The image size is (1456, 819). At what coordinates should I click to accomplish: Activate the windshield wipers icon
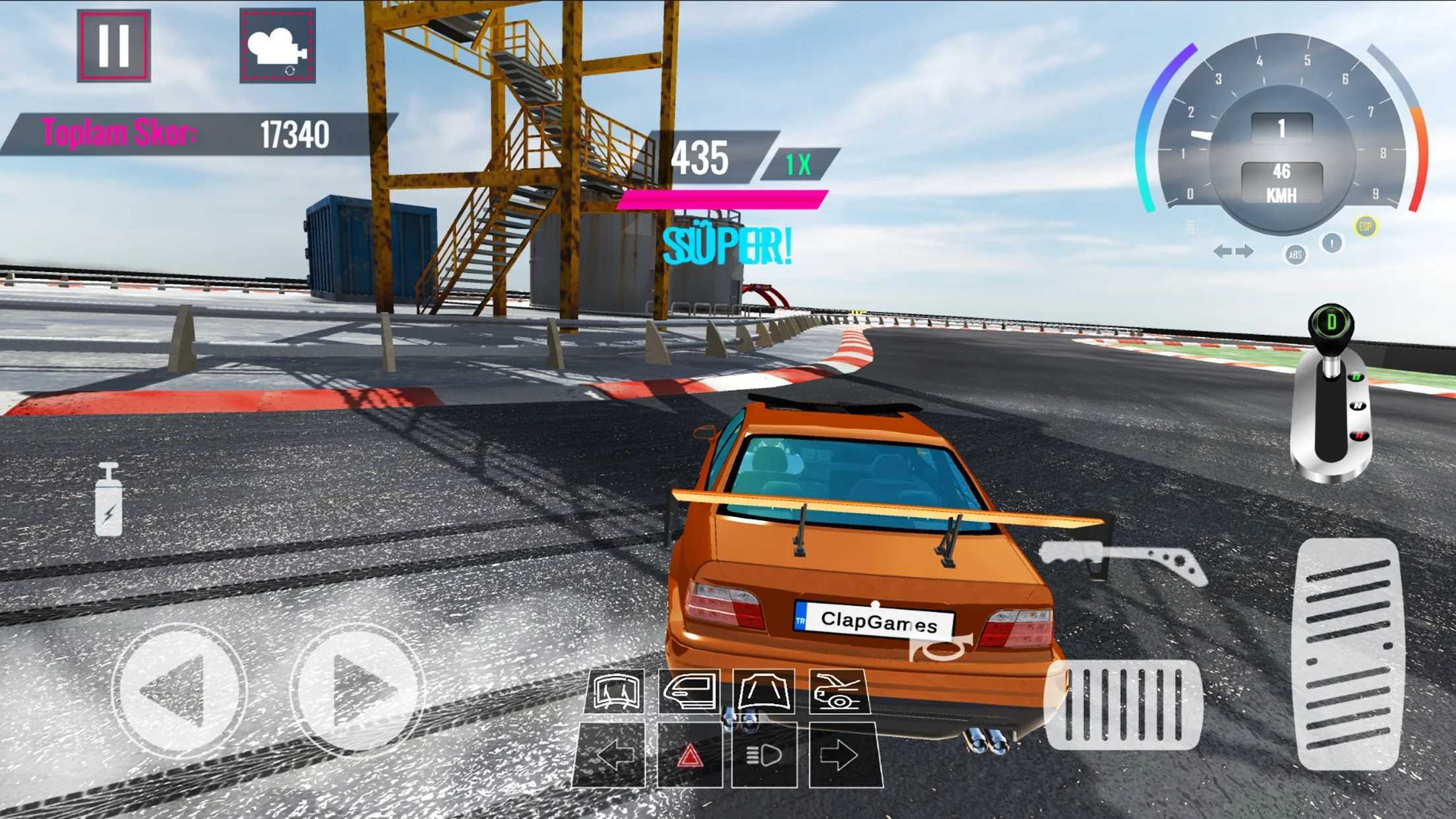[617, 690]
